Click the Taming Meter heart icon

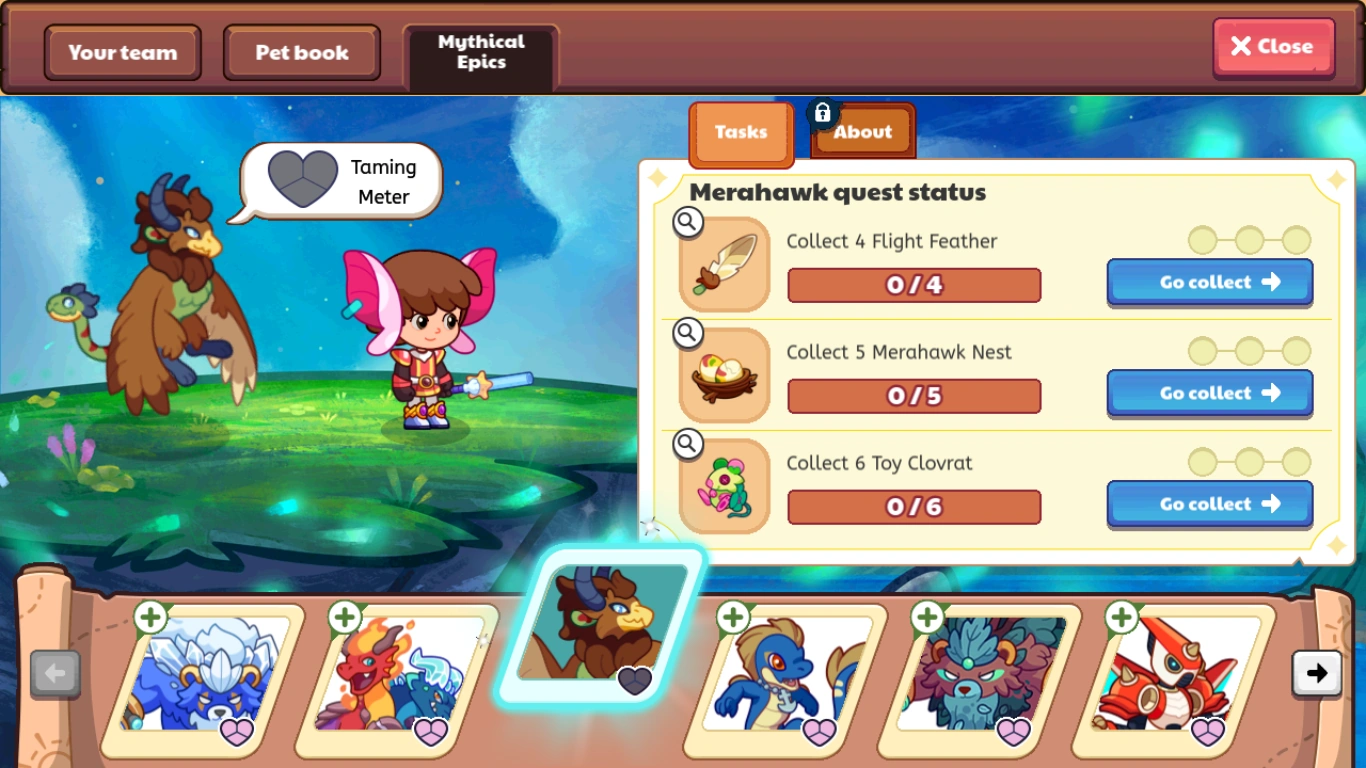(x=301, y=179)
